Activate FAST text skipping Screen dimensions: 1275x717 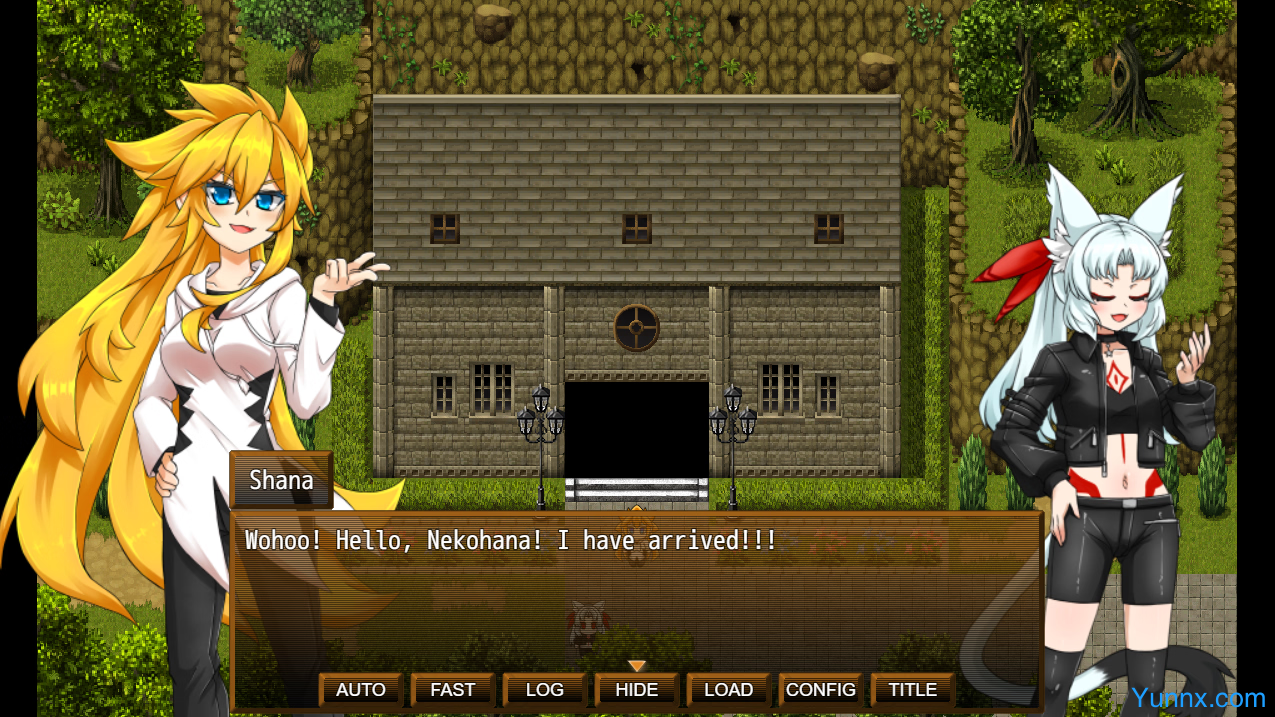[x=453, y=690]
